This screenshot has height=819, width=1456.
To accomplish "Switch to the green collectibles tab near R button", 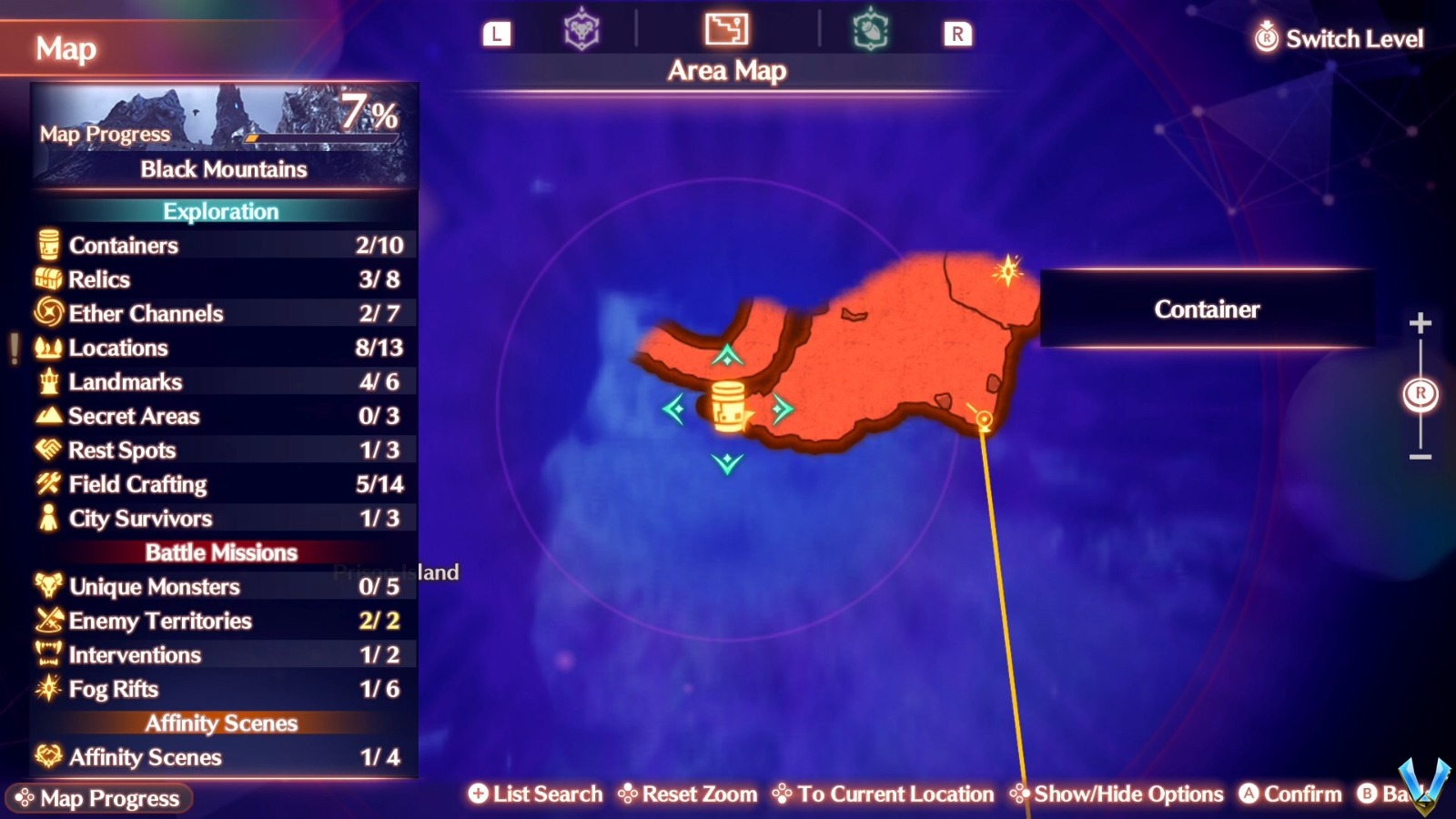I will tap(869, 29).
